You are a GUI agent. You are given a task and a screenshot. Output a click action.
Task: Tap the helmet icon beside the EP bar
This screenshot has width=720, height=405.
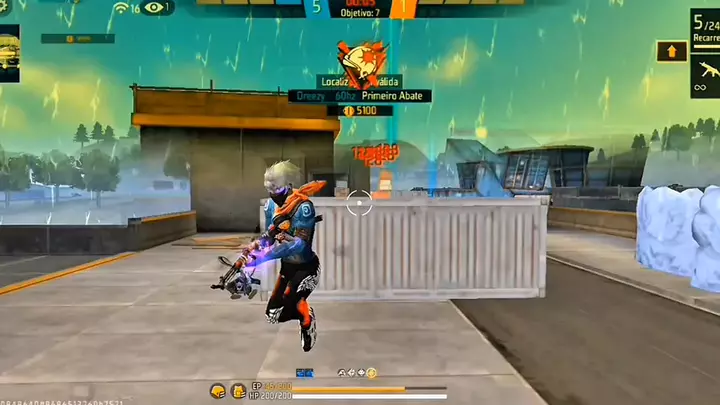(217, 390)
